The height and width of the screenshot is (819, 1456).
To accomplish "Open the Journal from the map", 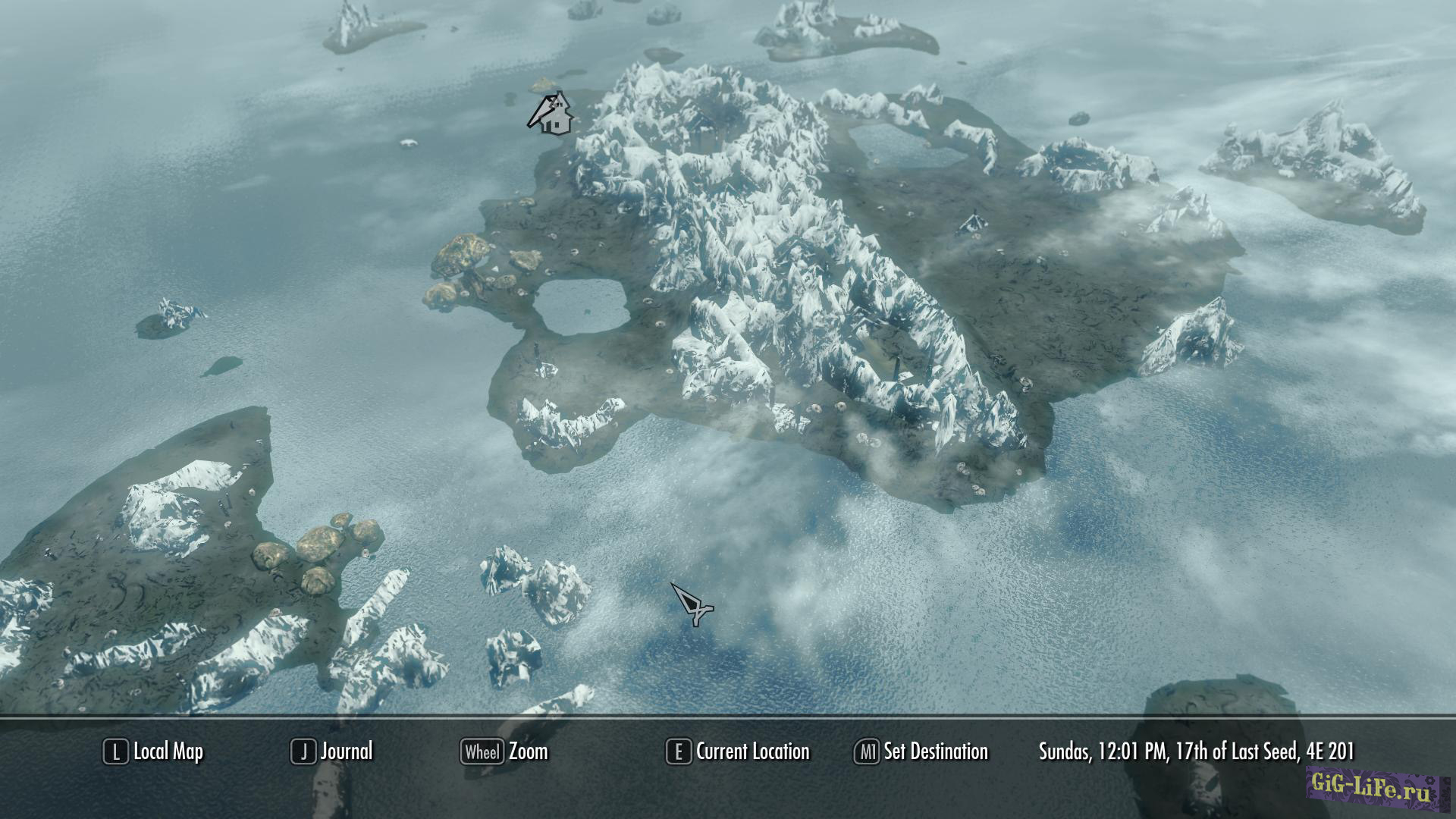I will (x=332, y=752).
